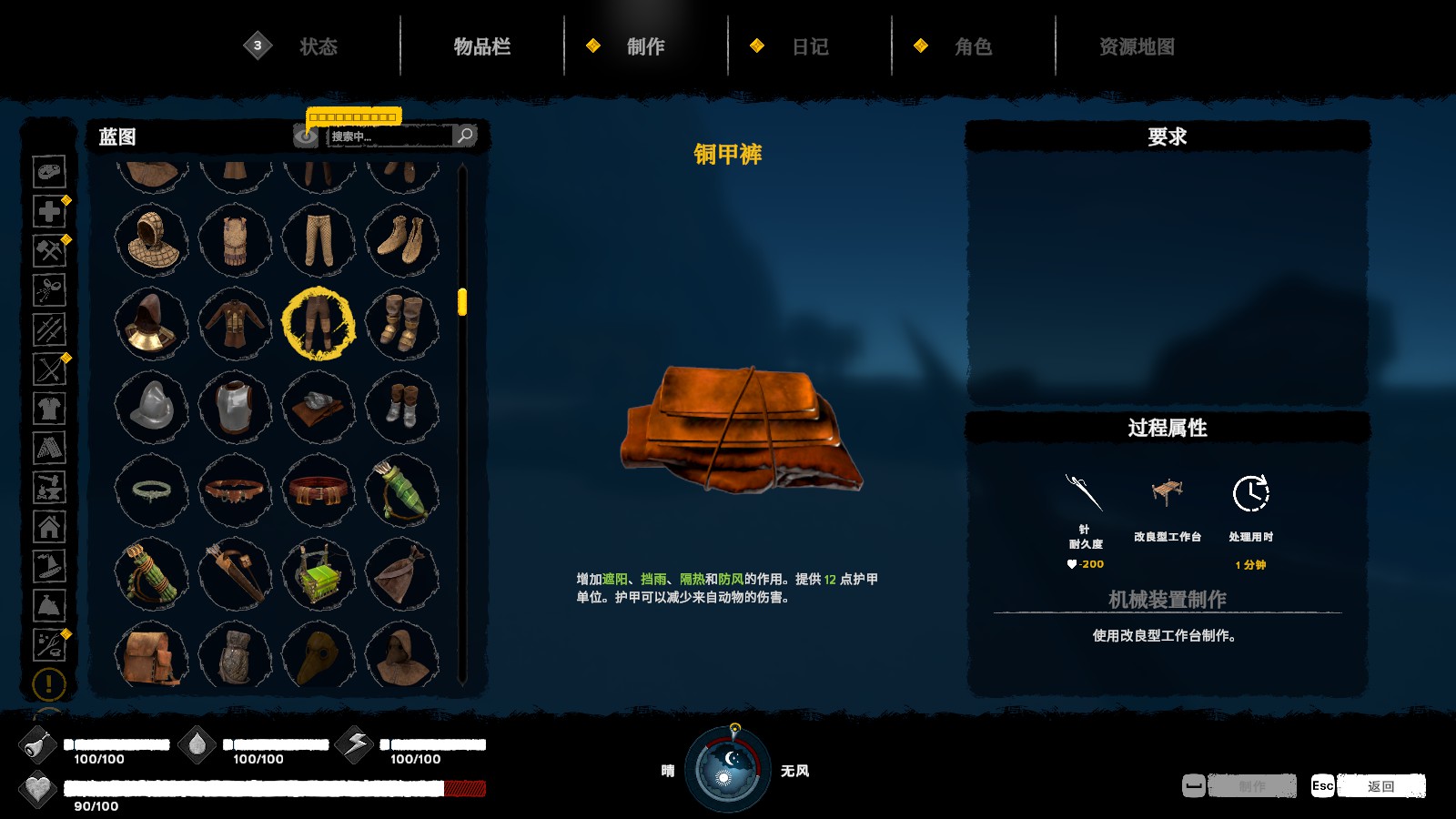The width and height of the screenshot is (1456, 819).
Task: Click inside the 搜索中 search field
Action: tap(382, 135)
